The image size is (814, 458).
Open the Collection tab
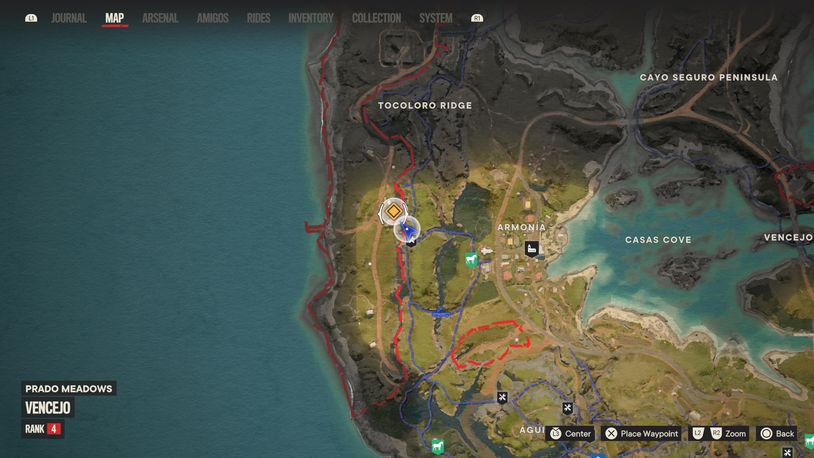pos(376,18)
